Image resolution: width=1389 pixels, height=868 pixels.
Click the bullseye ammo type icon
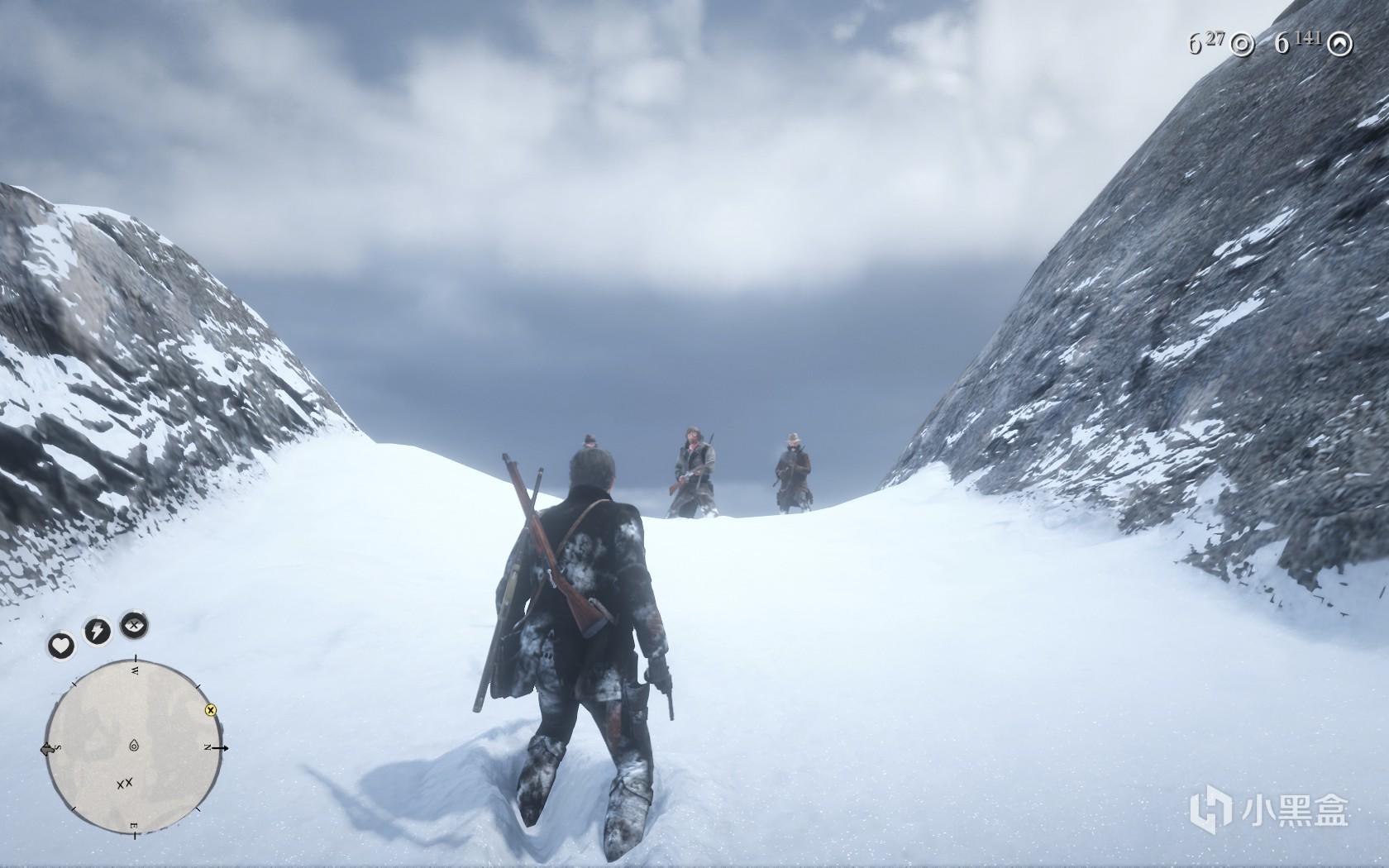(1241, 44)
